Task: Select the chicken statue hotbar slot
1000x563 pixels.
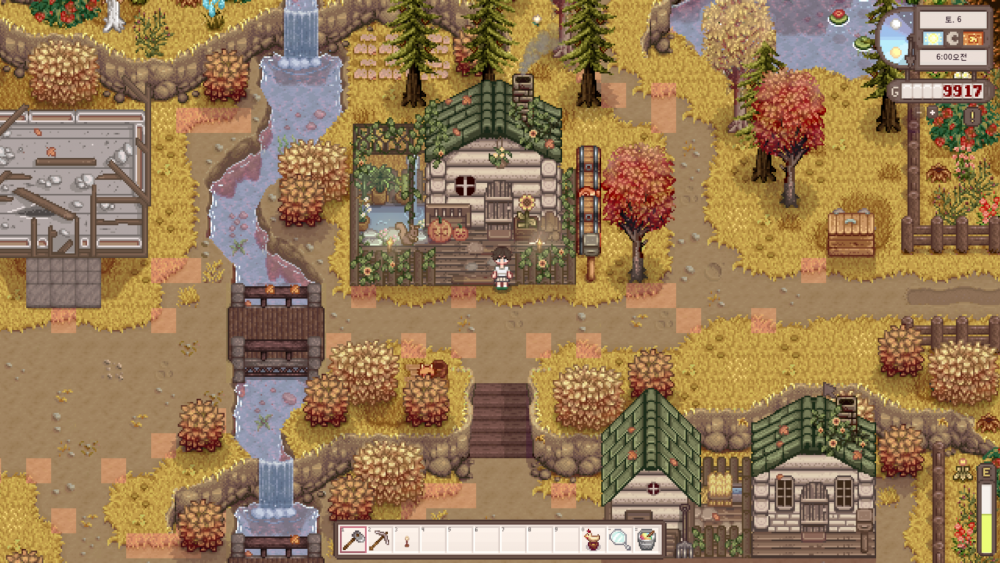Action: [x=593, y=539]
